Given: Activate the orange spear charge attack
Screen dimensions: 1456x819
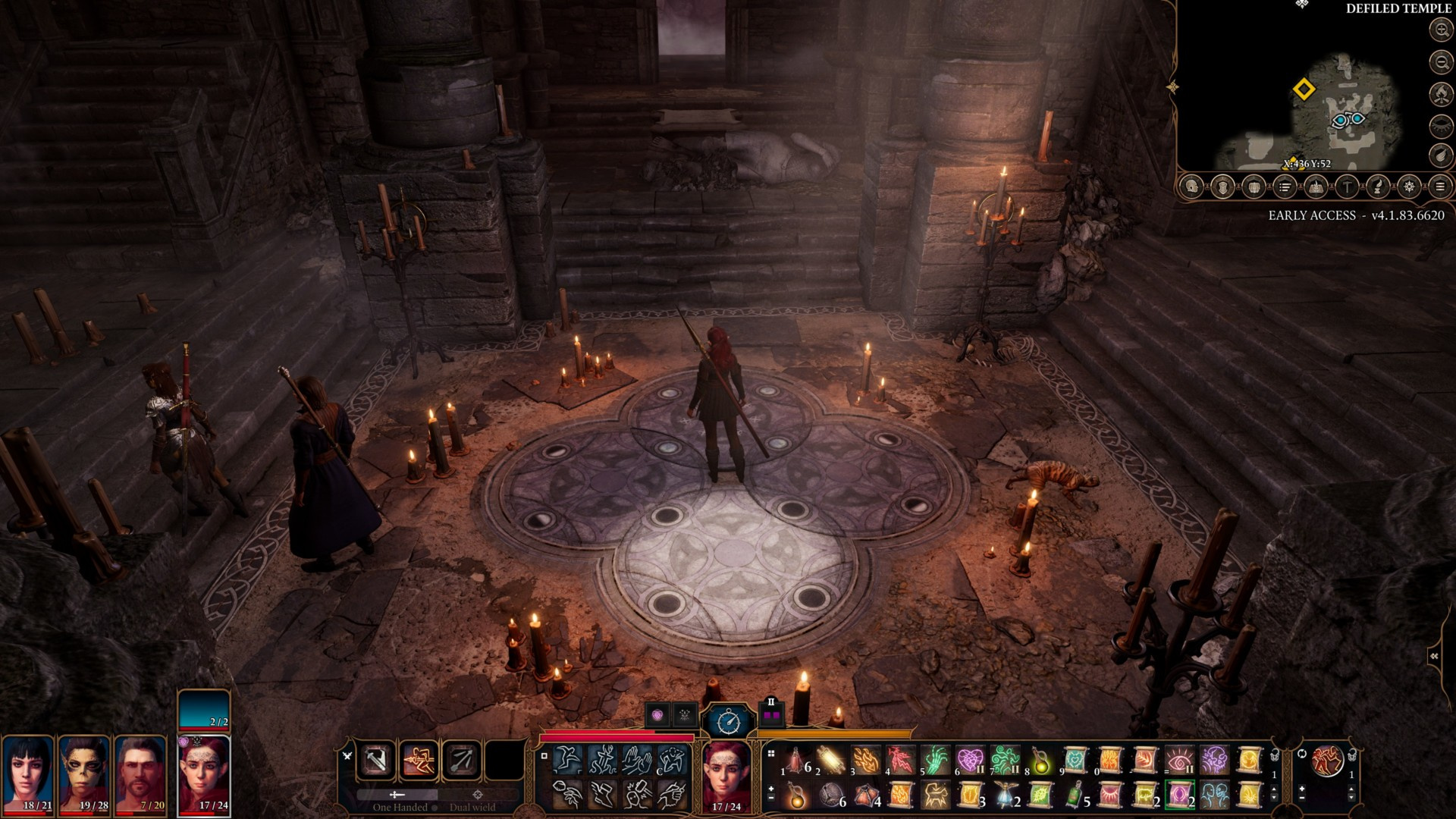Looking at the screenshot, I should point(419,760).
